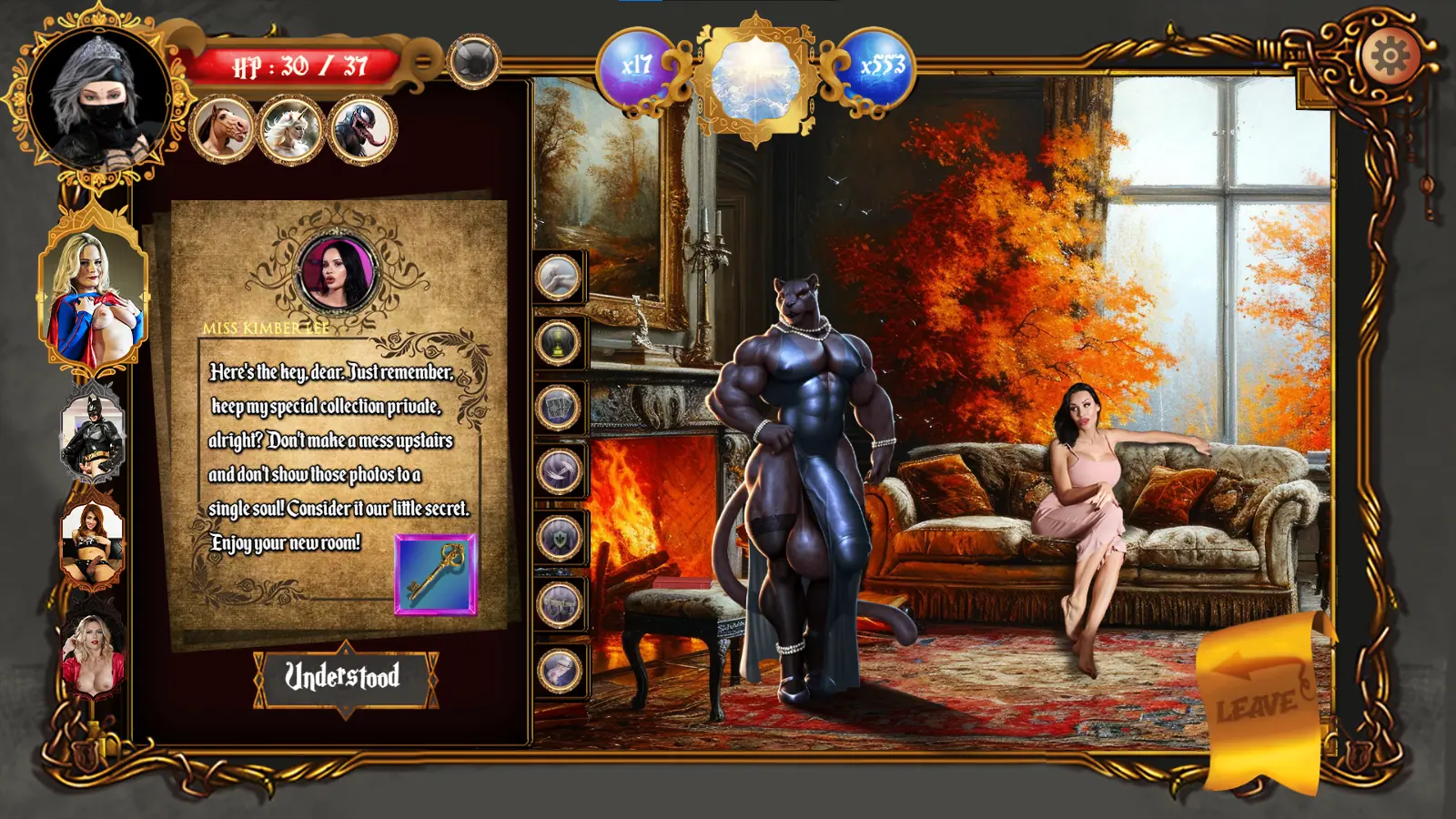Select the horse head companion icon

(223, 128)
